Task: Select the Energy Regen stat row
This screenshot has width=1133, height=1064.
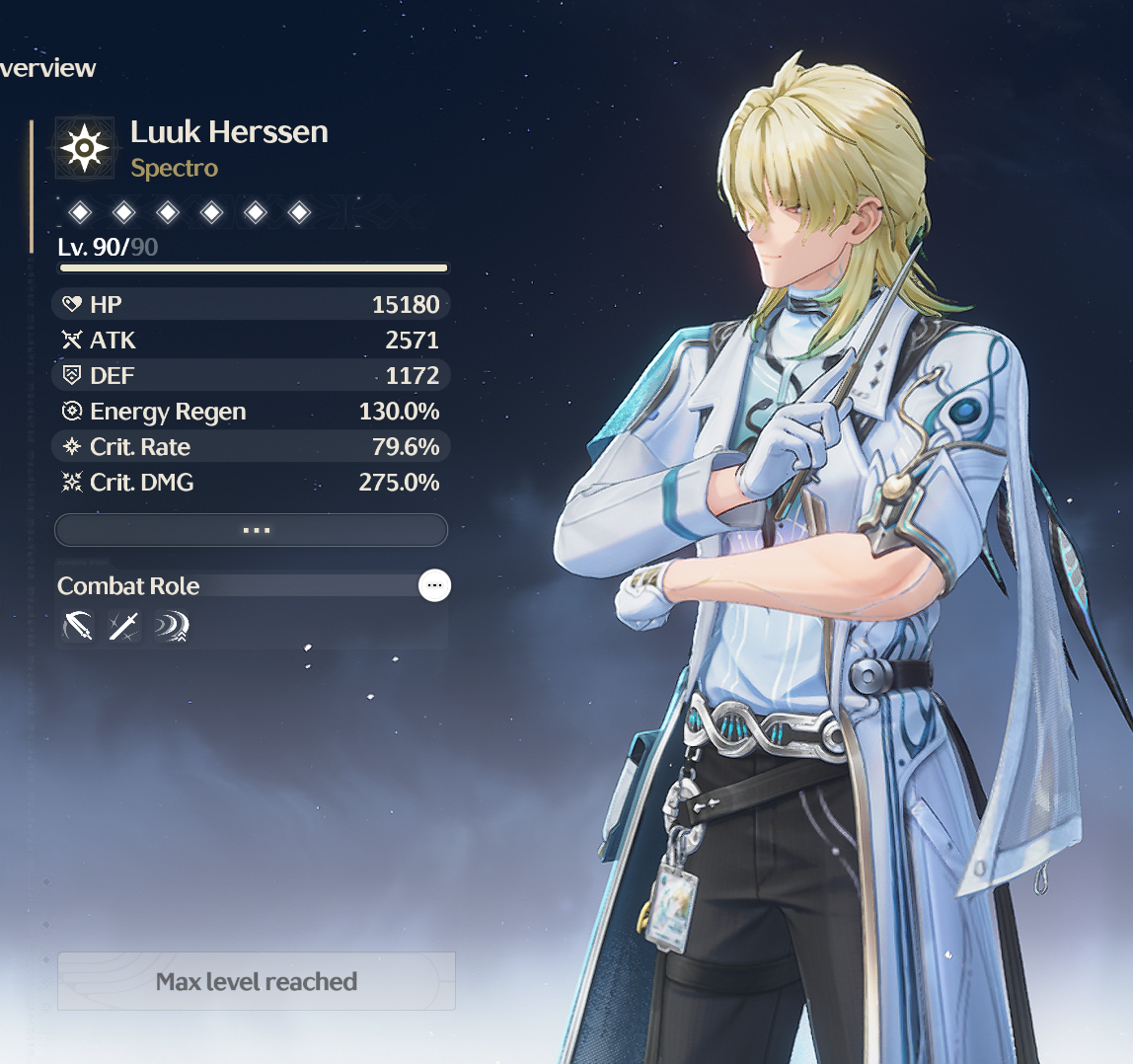Action: [251, 412]
